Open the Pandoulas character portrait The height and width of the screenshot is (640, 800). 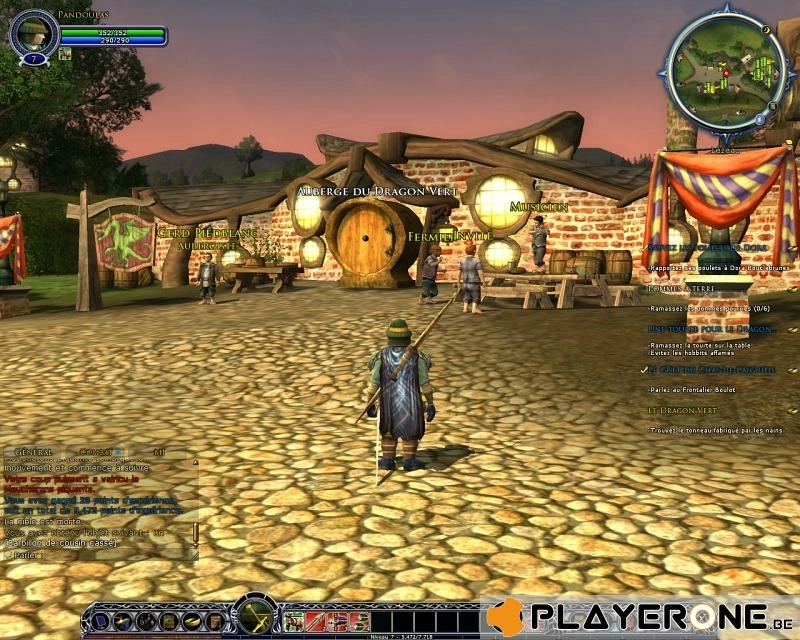(x=30, y=35)
